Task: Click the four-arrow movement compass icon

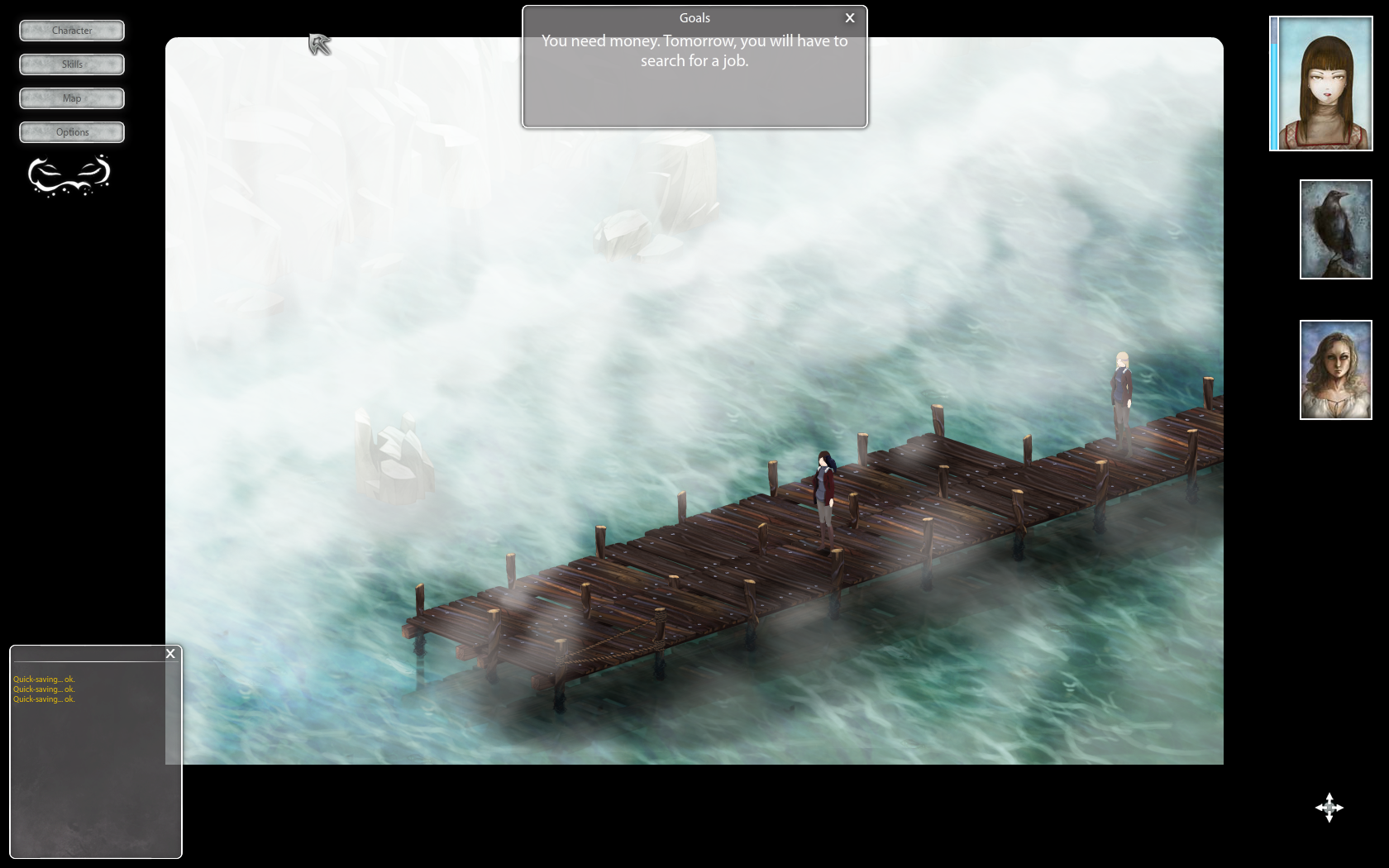Action: [x=1329, y=808]
